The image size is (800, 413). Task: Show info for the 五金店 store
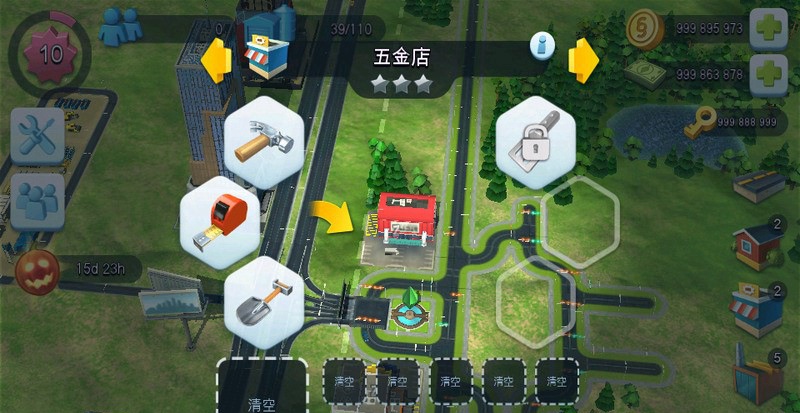[542, 44]
